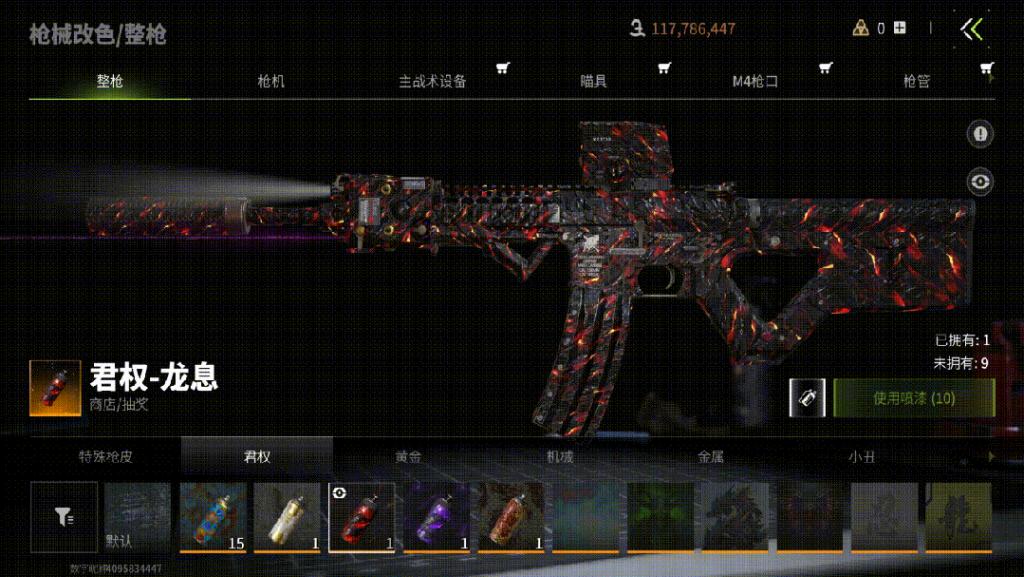Pick the purple spray can skin
The height and width of the screenshot is (577, 1024).
coord(437,516)
